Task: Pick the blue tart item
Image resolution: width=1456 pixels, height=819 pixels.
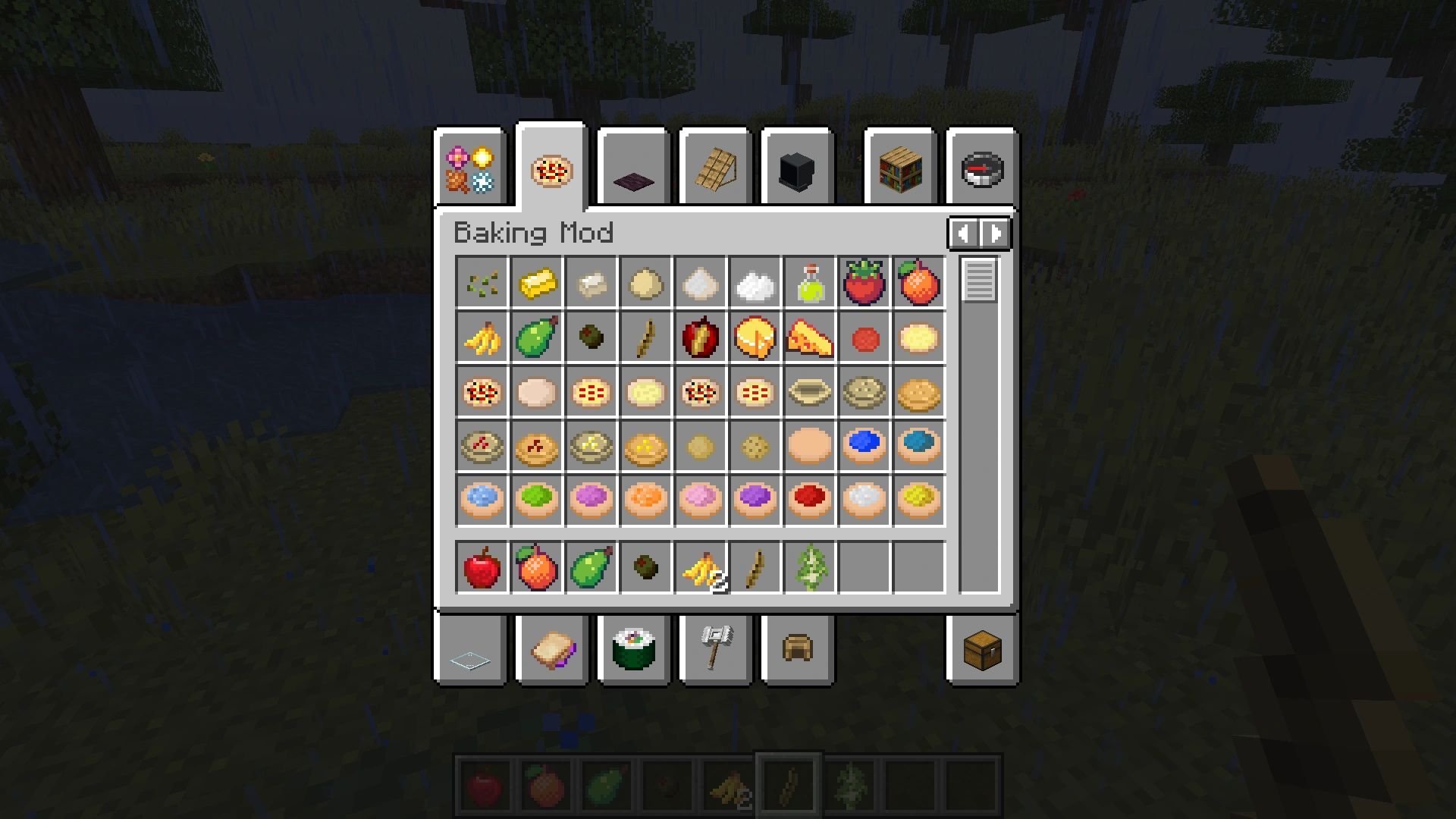Action: [x=864, y=447]
